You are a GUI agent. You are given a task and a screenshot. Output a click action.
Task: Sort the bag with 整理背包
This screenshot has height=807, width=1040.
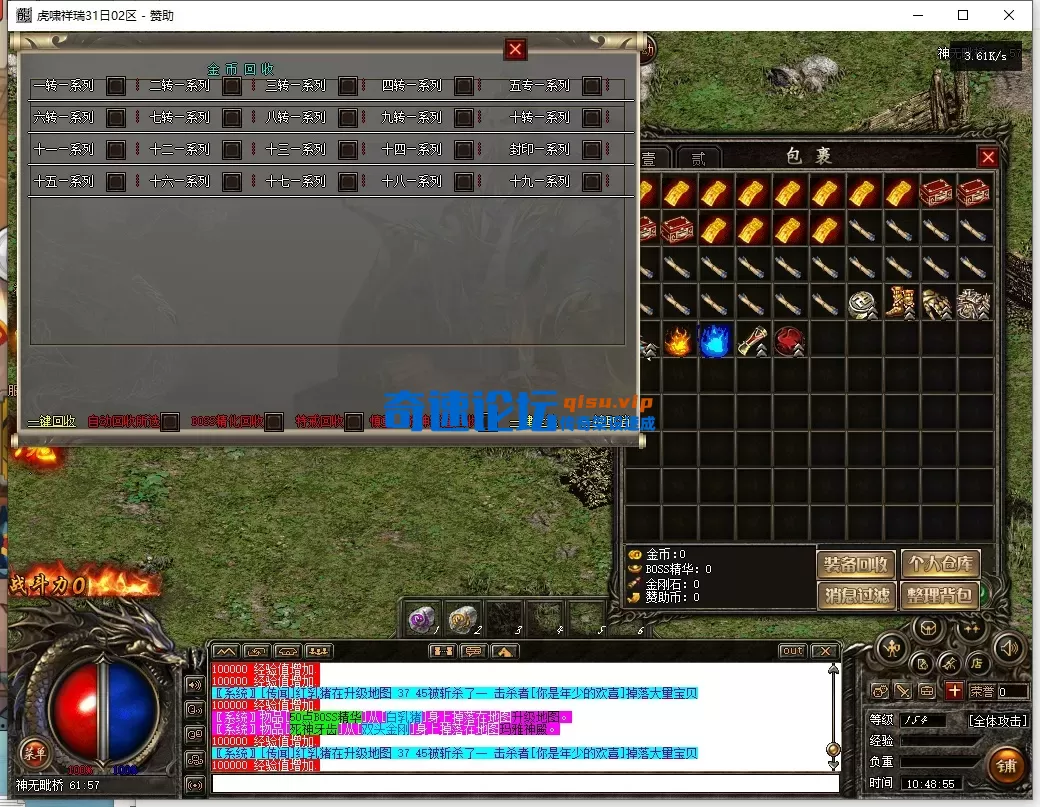tap(940, 596)
